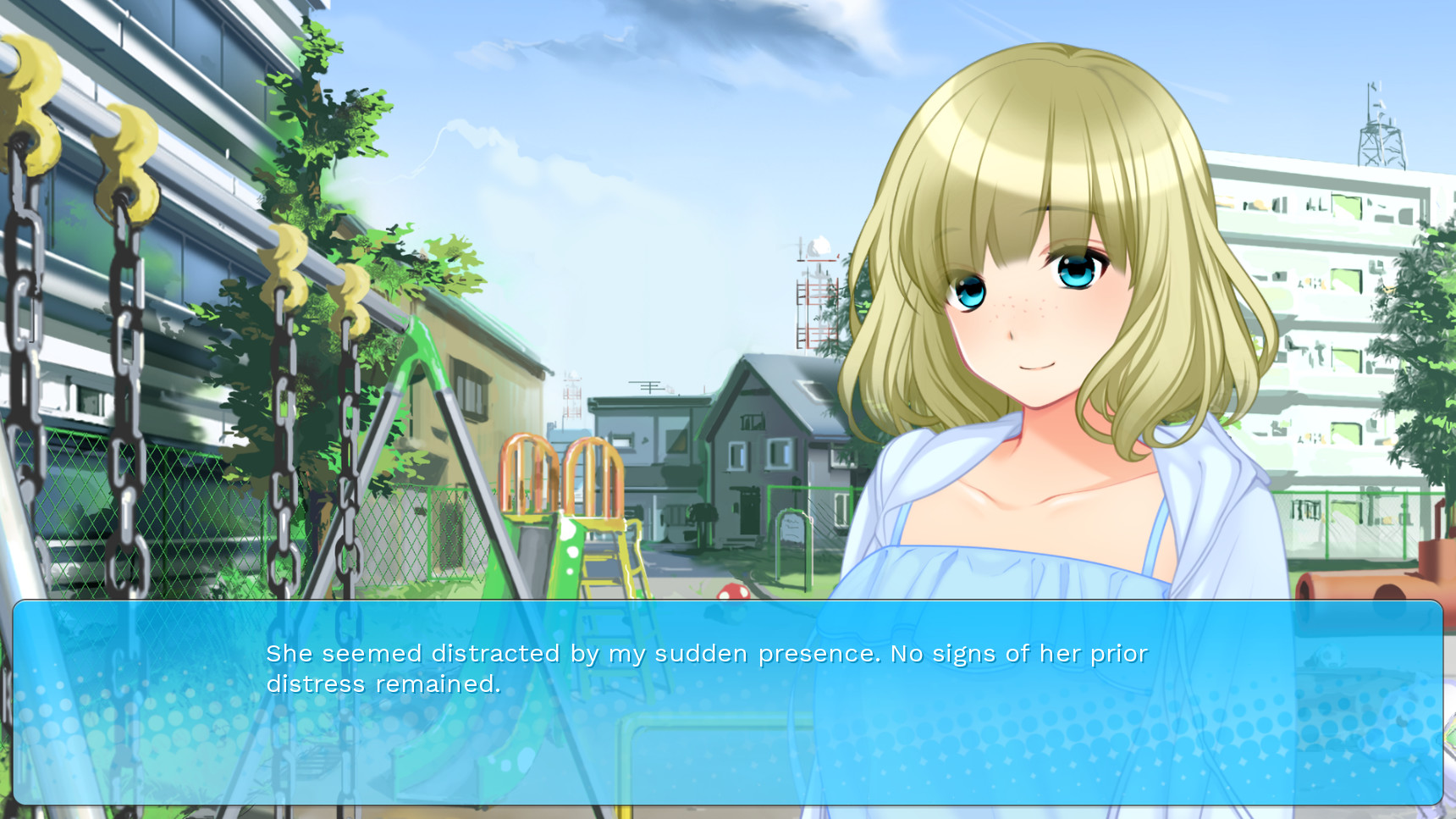Advance the dialogue by clicking the text box

click(727, 702)
